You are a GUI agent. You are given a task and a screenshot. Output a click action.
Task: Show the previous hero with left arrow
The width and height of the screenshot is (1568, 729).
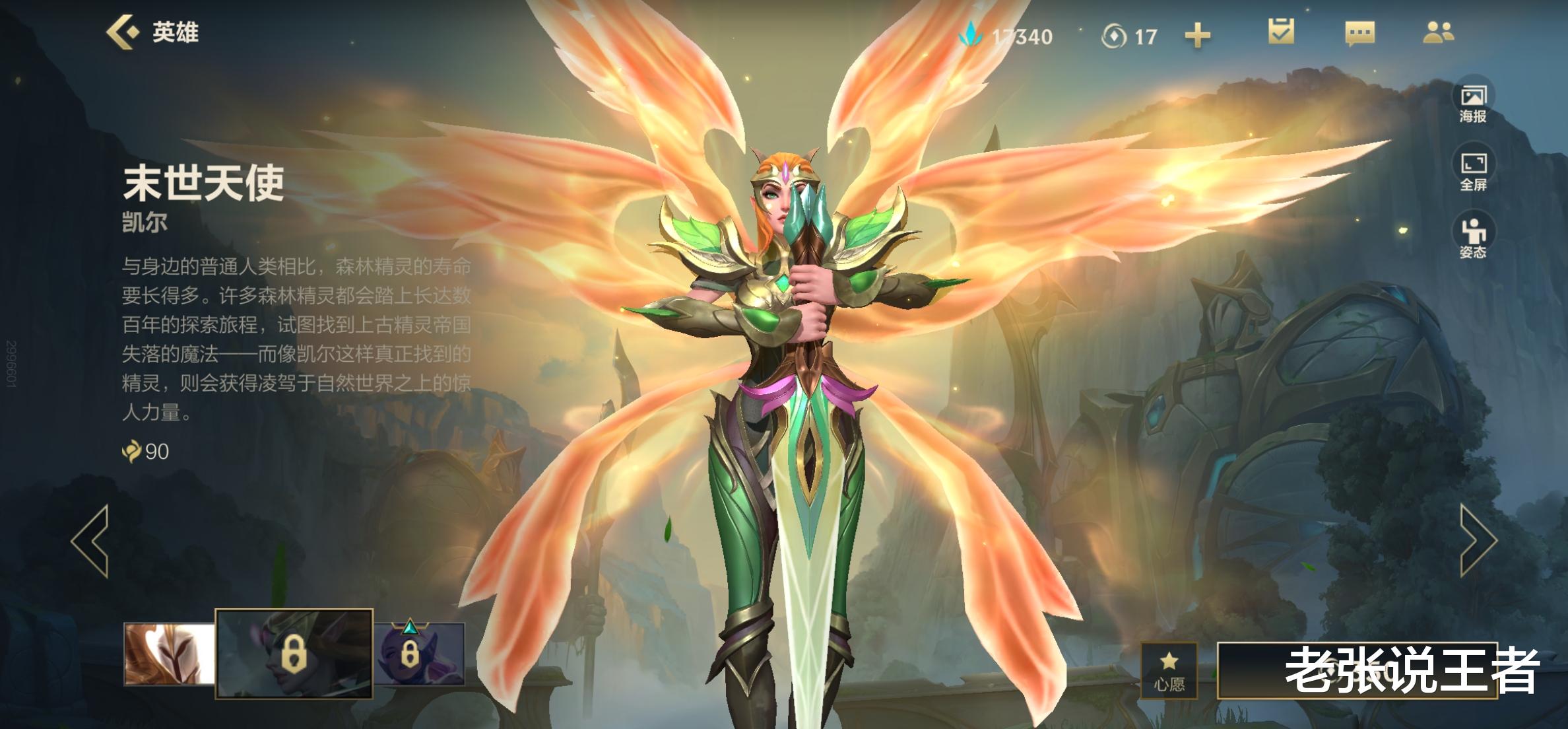tap(91, 541)
